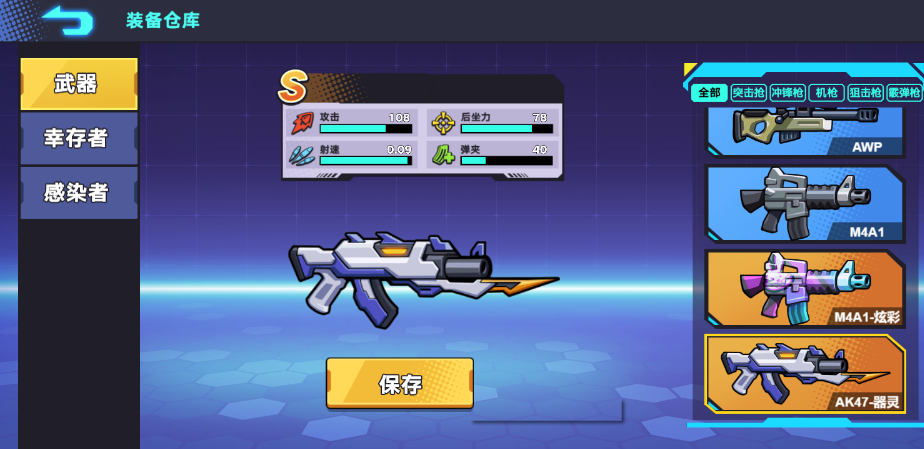Show only 狙击枪 weapons
Viewport: 924px width, 449px height.
[864, 93]
